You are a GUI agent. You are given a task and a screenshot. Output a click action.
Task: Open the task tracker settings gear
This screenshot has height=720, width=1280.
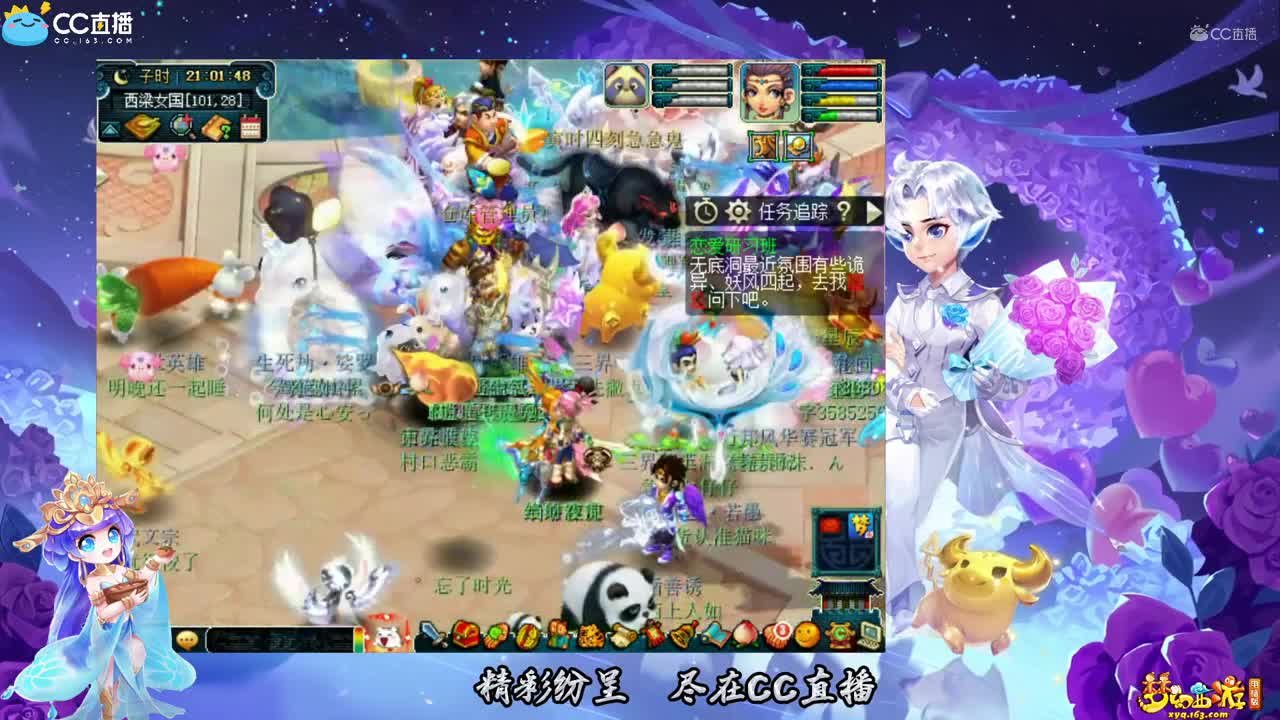[739, 211]
